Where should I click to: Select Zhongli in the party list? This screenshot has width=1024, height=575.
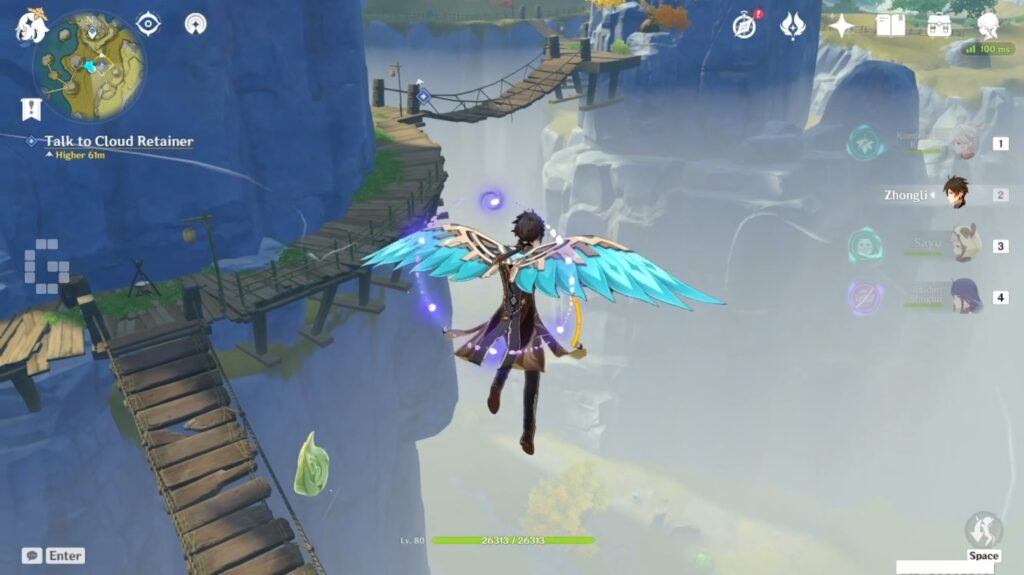956,194
